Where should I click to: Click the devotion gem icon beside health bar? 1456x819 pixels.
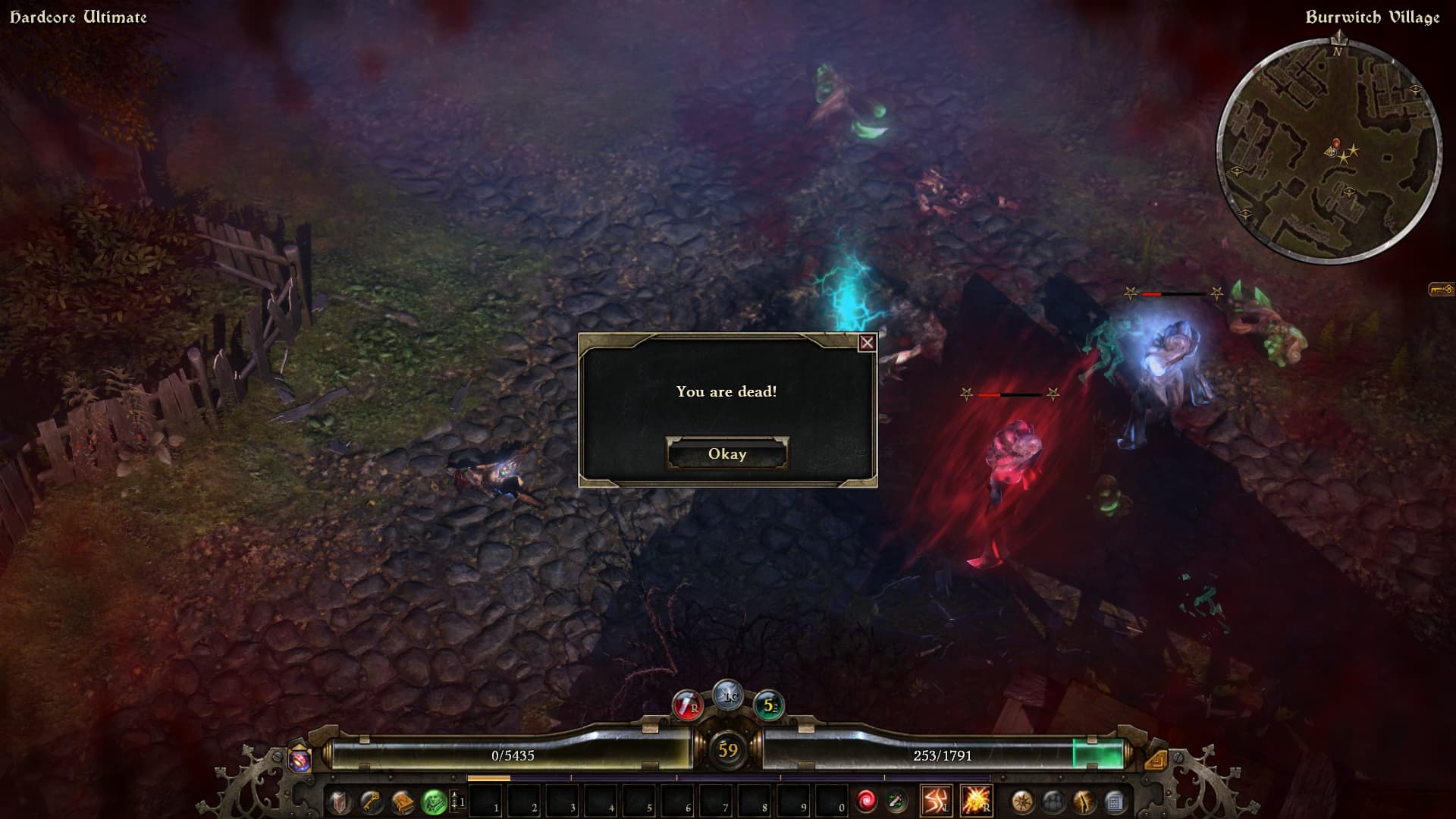(300, 759)
